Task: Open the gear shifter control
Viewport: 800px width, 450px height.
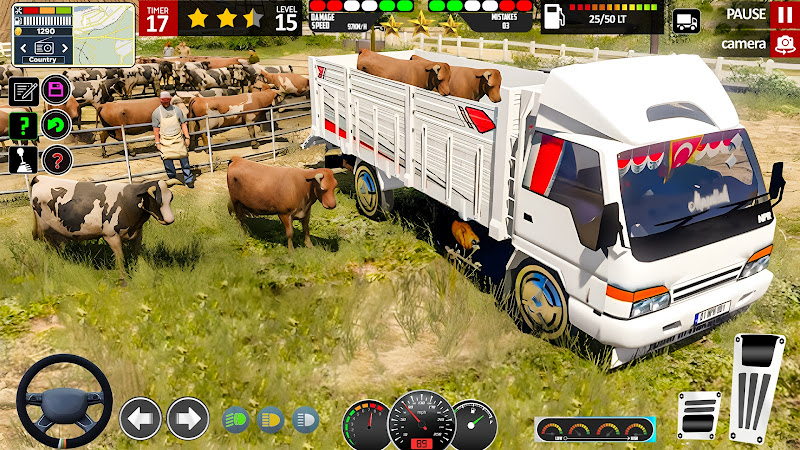Action: tap(24, 159)
